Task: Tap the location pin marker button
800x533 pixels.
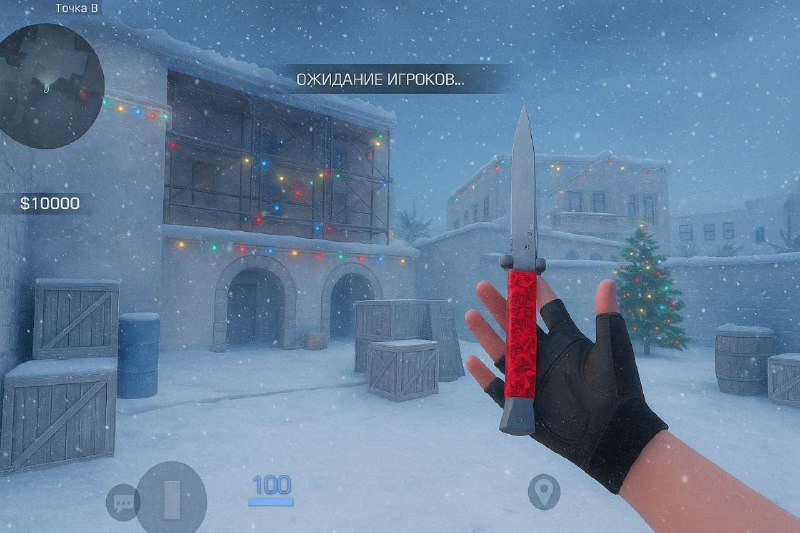Action: point(543,491)
